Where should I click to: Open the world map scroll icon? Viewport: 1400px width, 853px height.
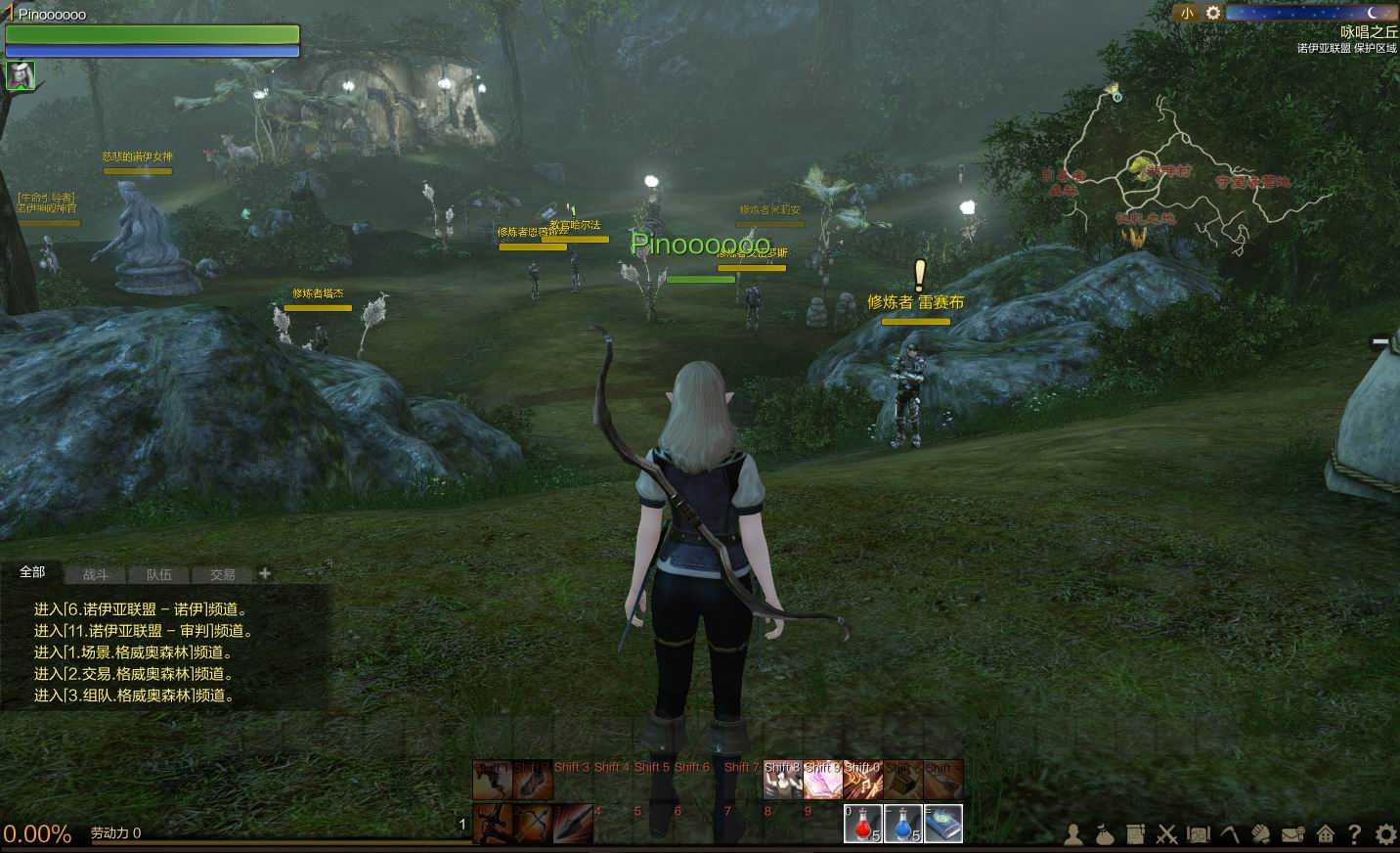tap(1198, 834)
